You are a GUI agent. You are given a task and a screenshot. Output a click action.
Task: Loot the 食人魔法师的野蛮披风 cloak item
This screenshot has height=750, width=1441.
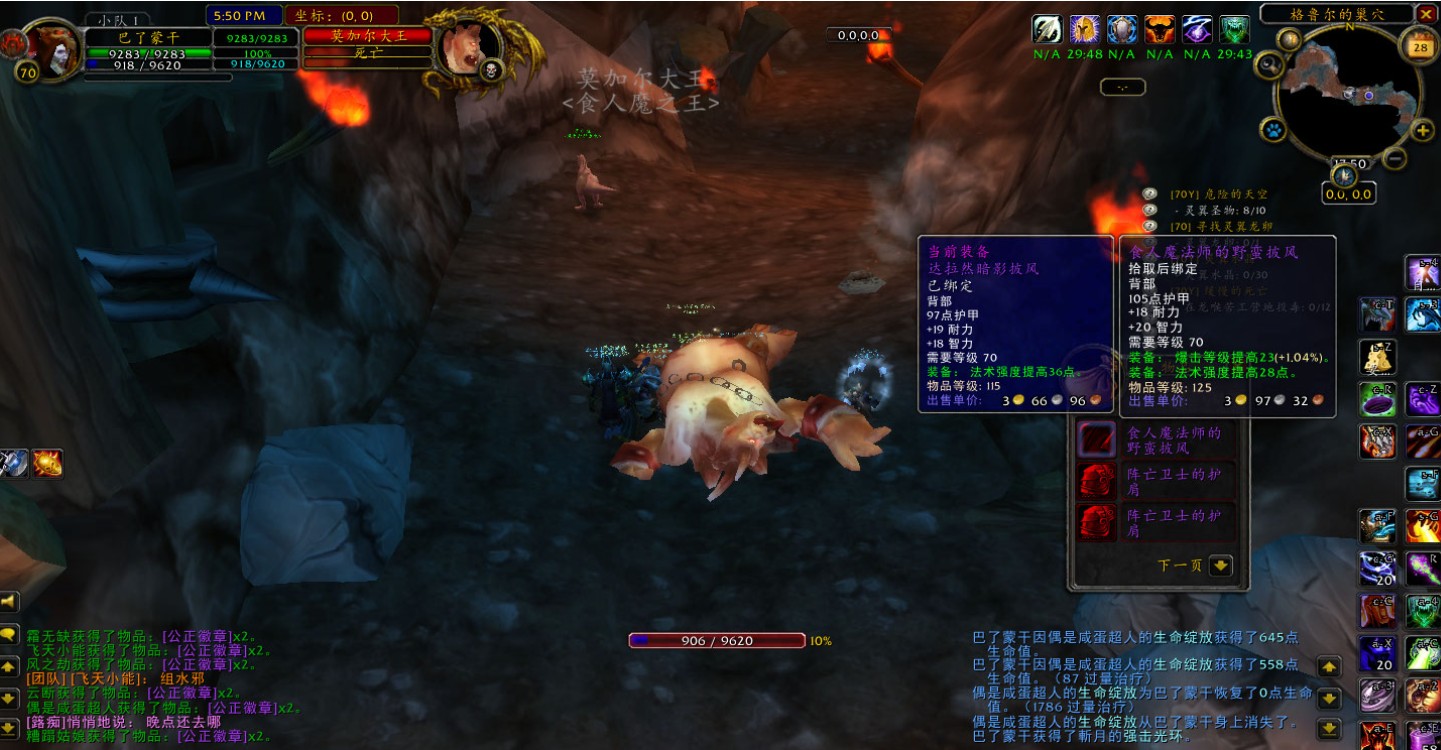click(x=1096, y=440)
